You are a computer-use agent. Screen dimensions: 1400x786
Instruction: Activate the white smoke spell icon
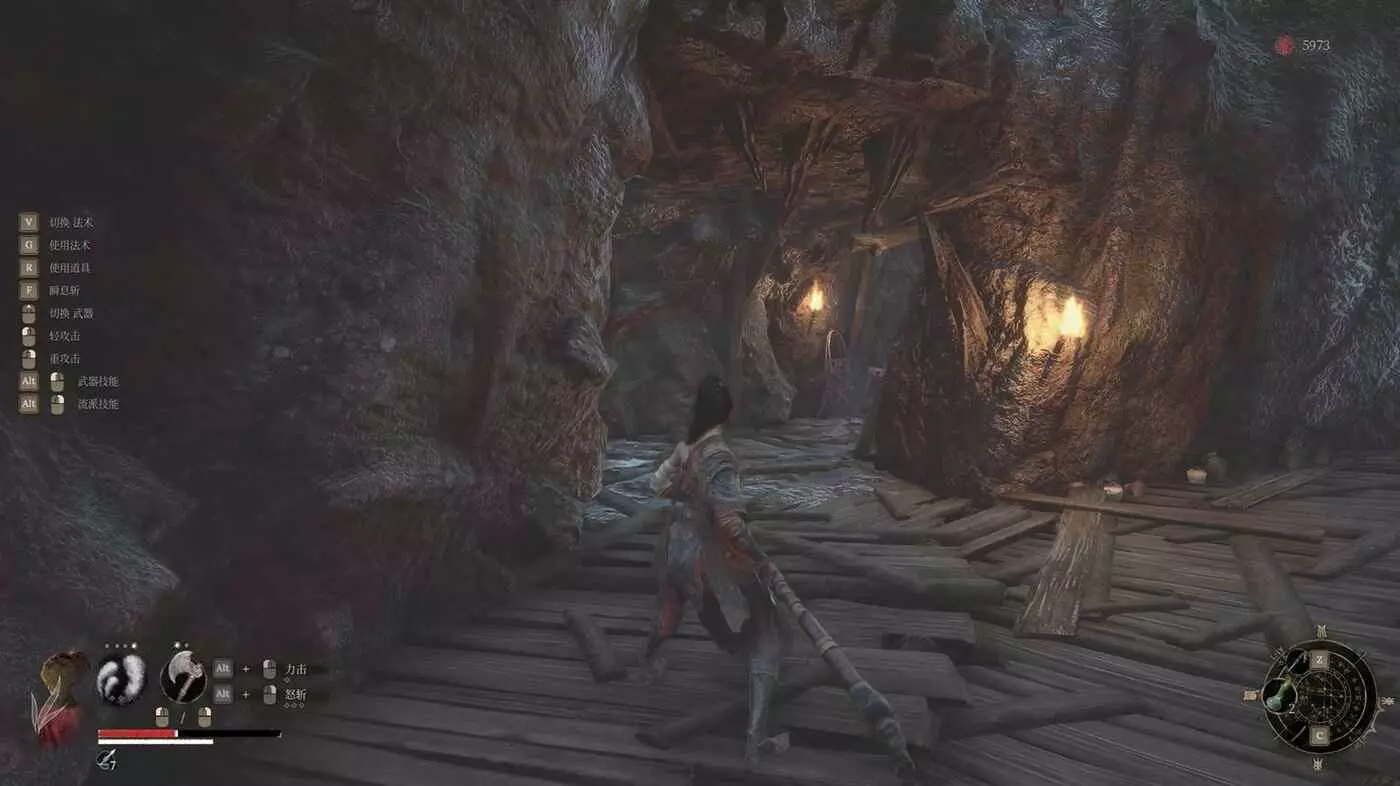point(121,677)
